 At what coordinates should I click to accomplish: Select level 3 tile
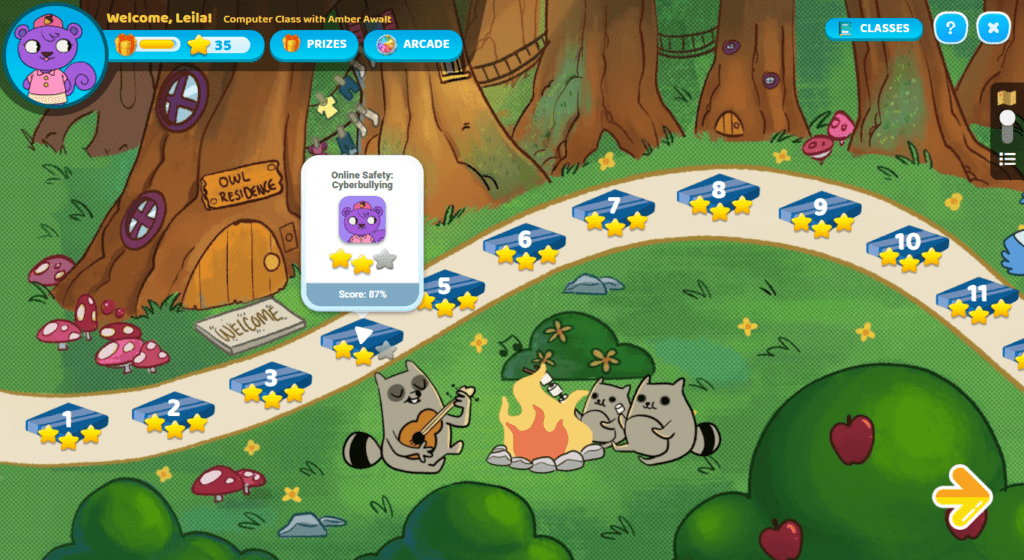pos(270,380)
